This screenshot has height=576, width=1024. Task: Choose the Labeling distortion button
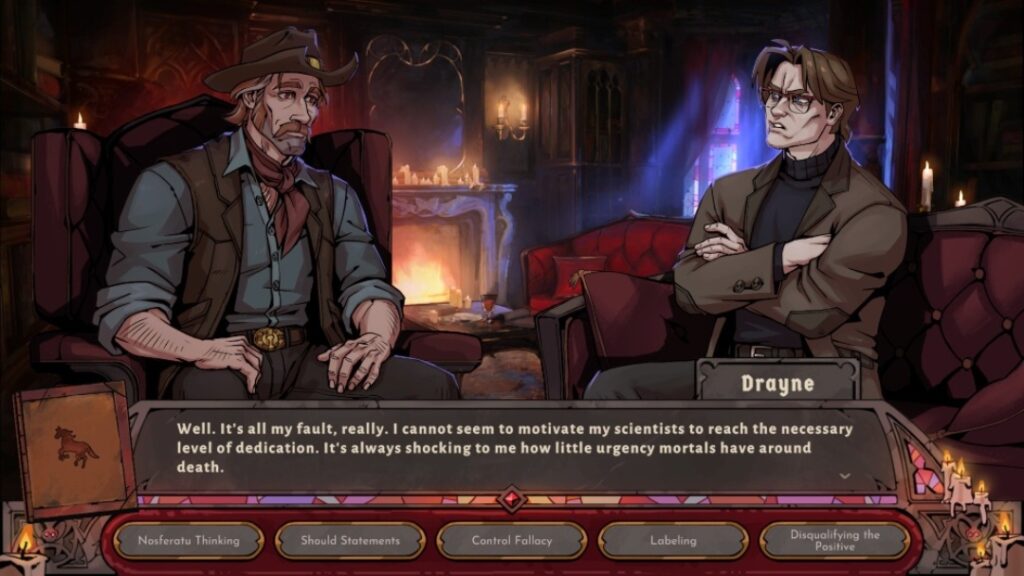[673, 541]
